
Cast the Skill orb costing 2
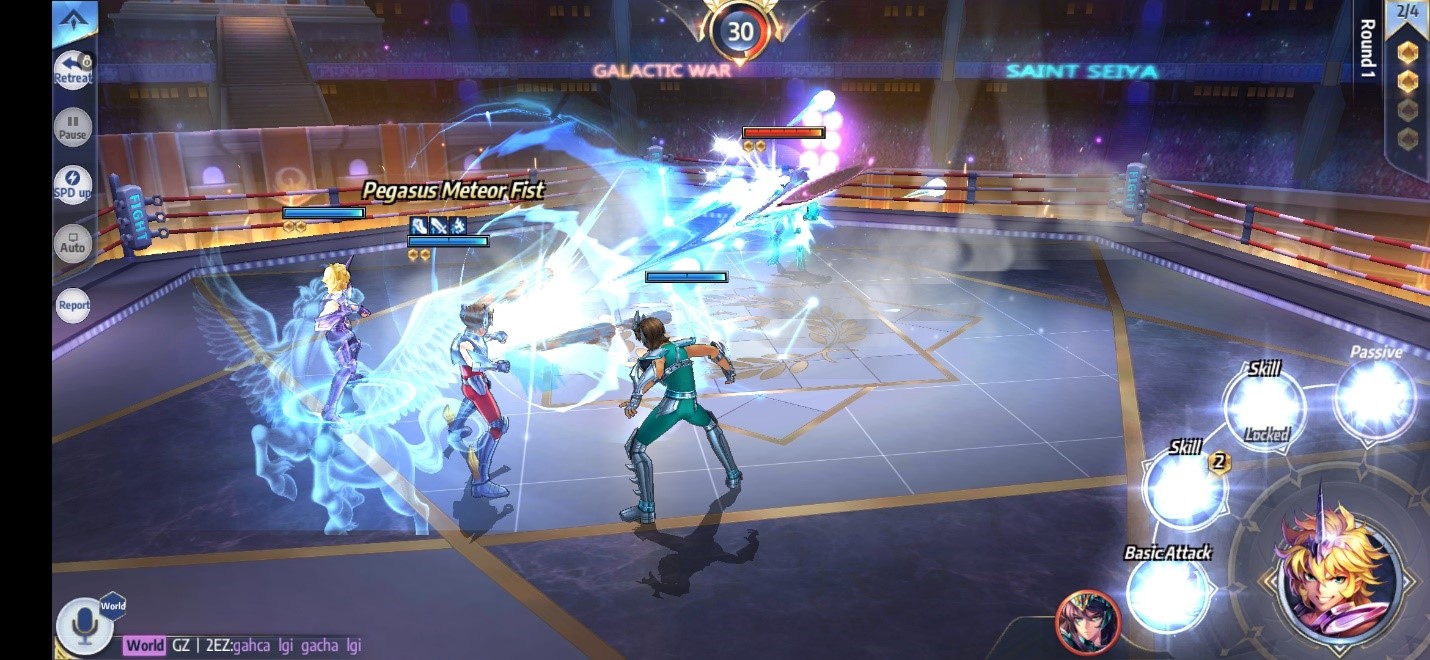(1186, 489)
